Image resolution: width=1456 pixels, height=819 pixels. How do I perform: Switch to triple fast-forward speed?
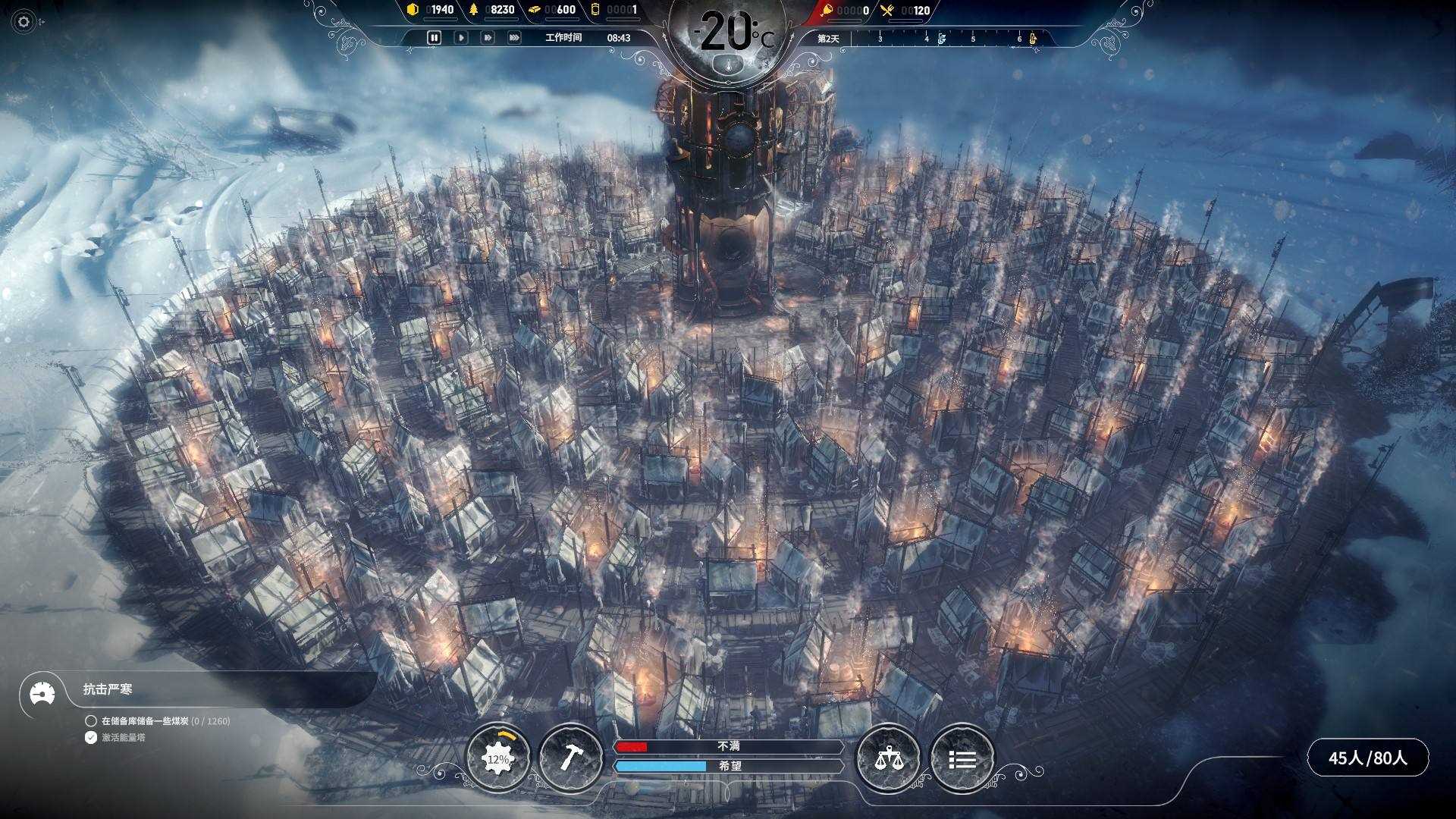(514, 37)
